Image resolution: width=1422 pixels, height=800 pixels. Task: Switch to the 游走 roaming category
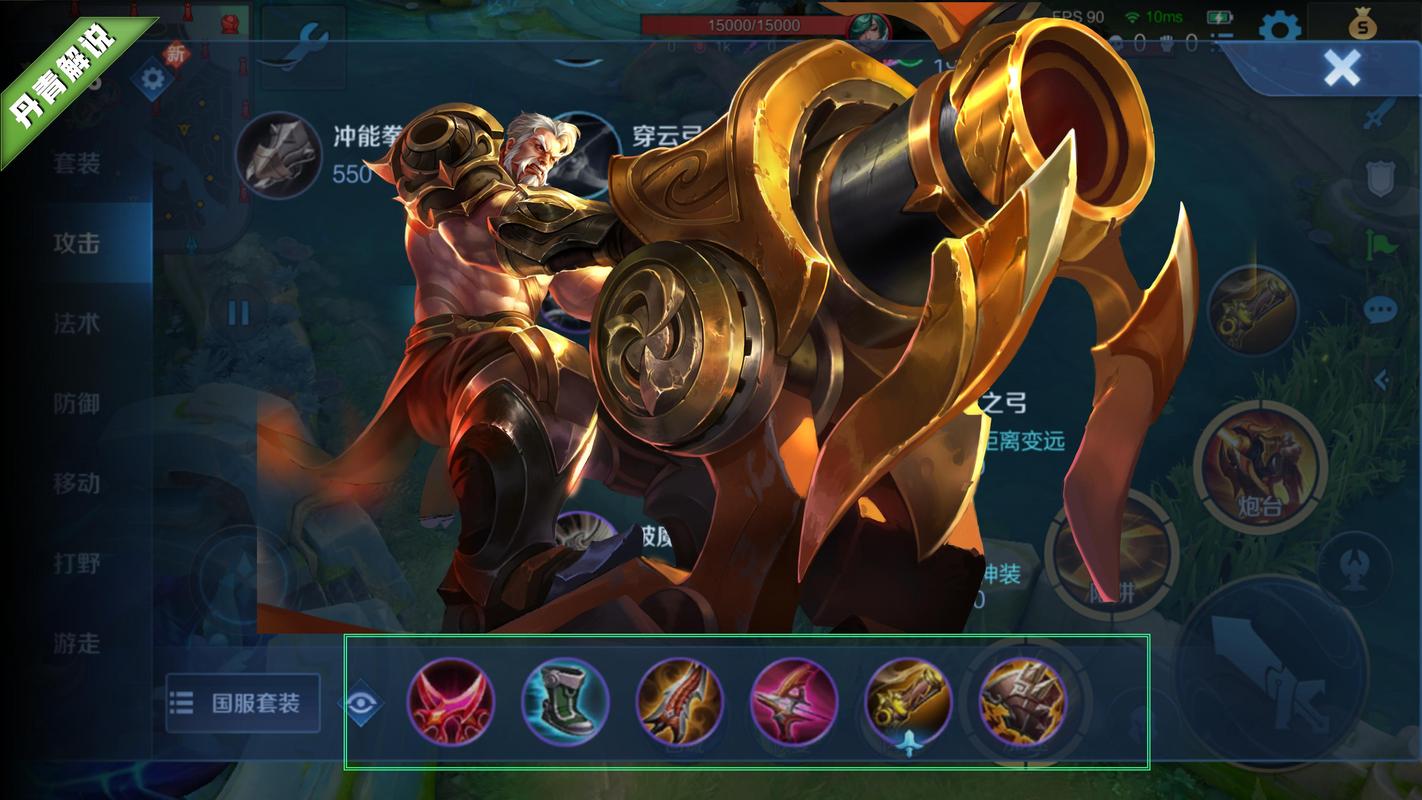click(77, 643)
